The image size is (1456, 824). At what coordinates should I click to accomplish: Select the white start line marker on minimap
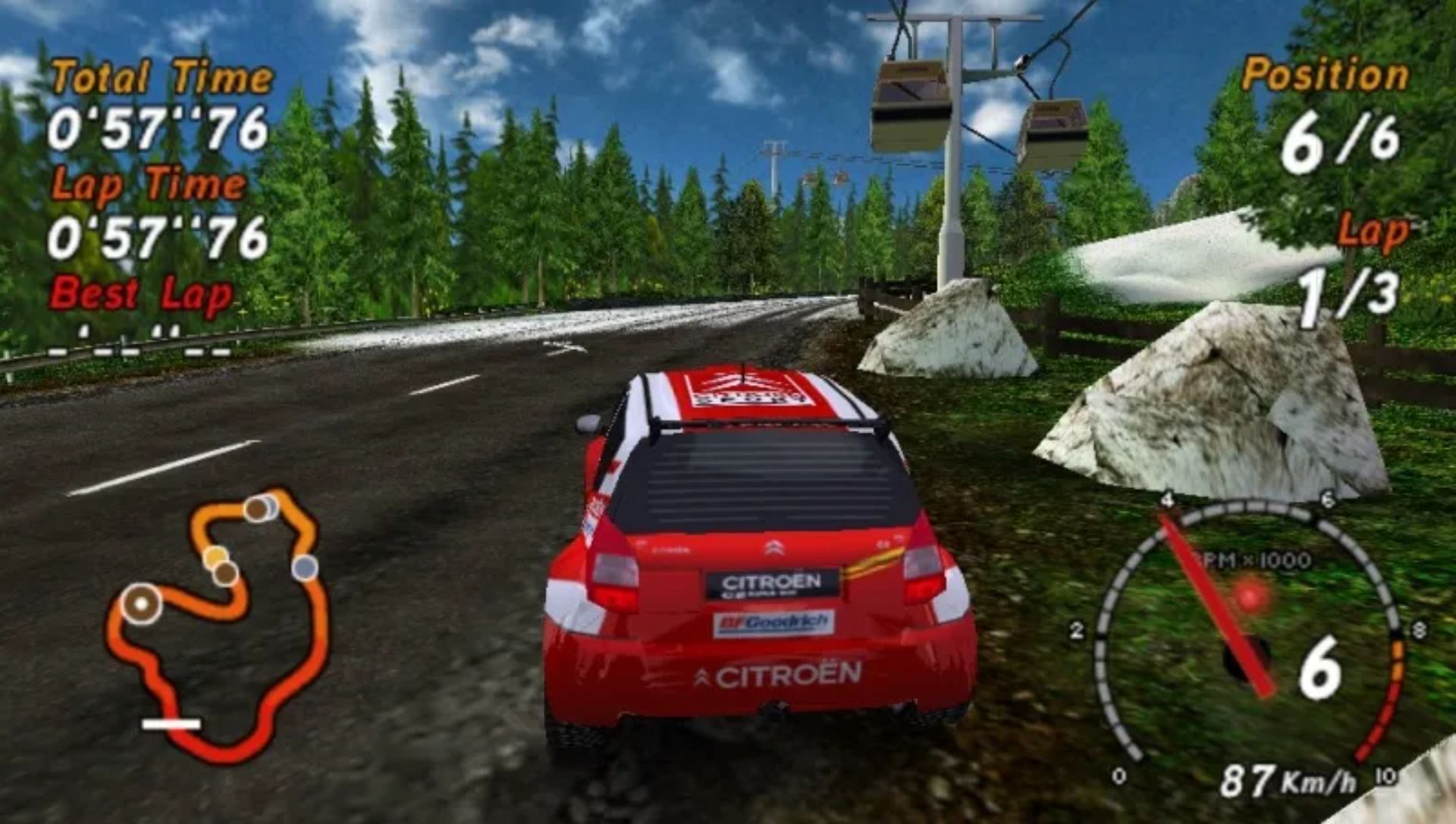171,724
